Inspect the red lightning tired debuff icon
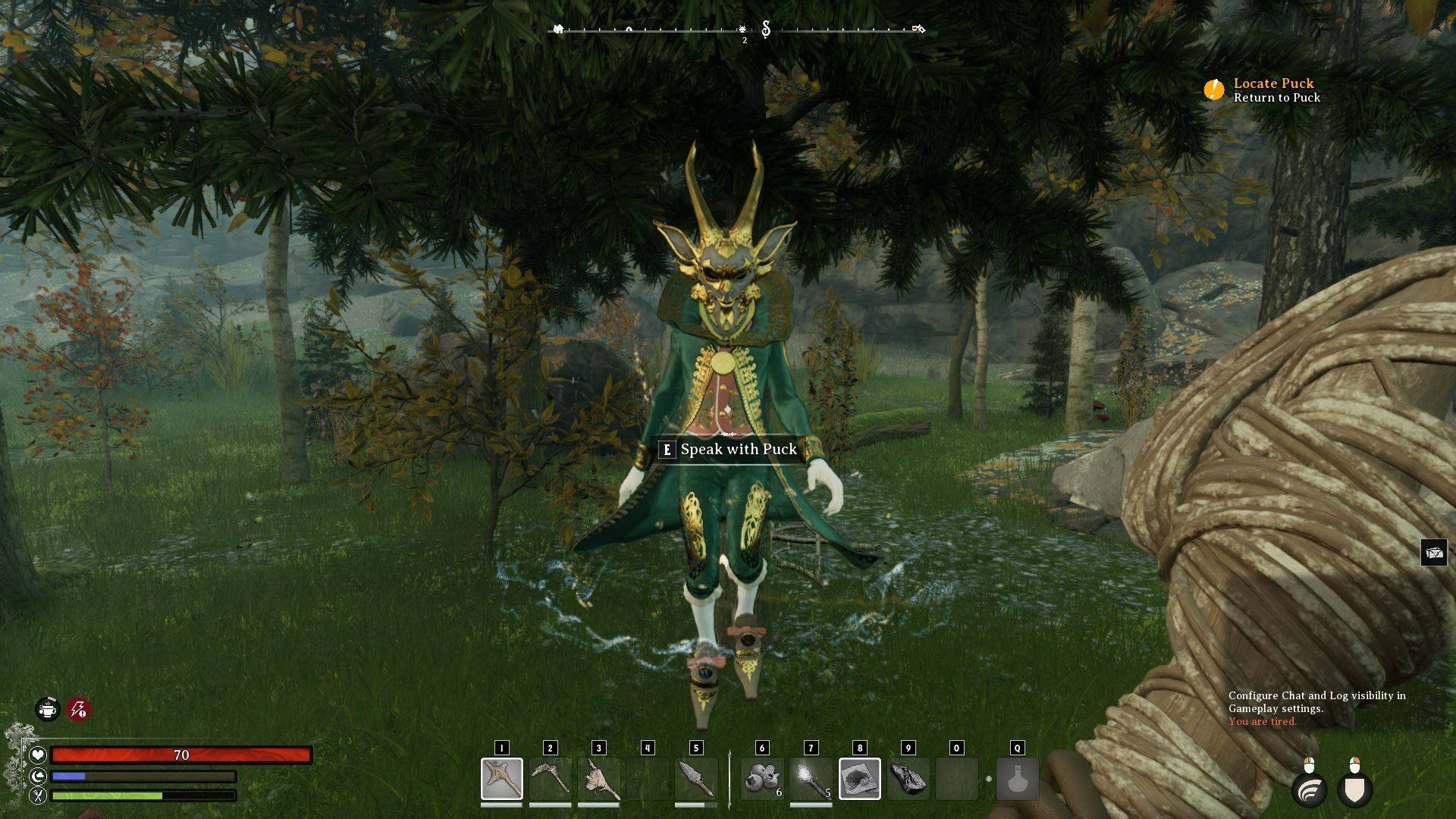 pos(78,710)
